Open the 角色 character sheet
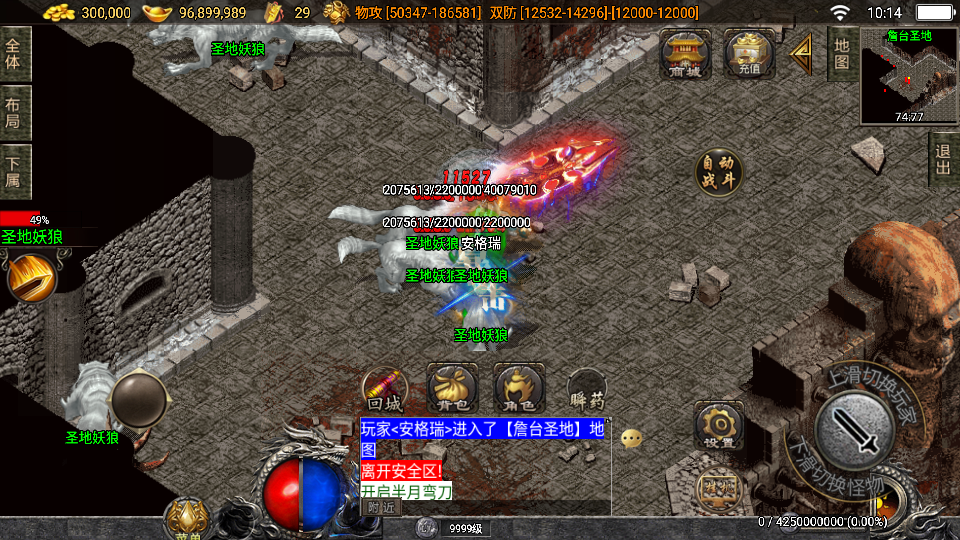Screen dimensions: 960x540 519,389
